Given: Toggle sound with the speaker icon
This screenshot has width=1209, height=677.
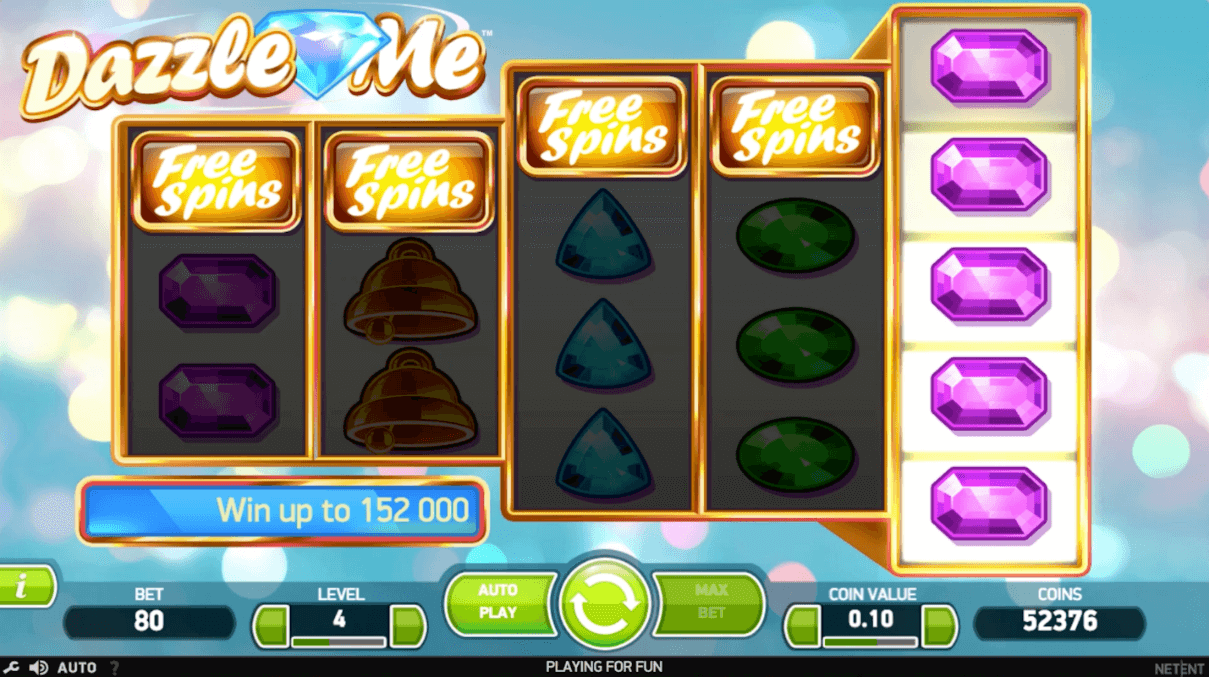Looking at the screenshot, I should [x=38, y=667].
